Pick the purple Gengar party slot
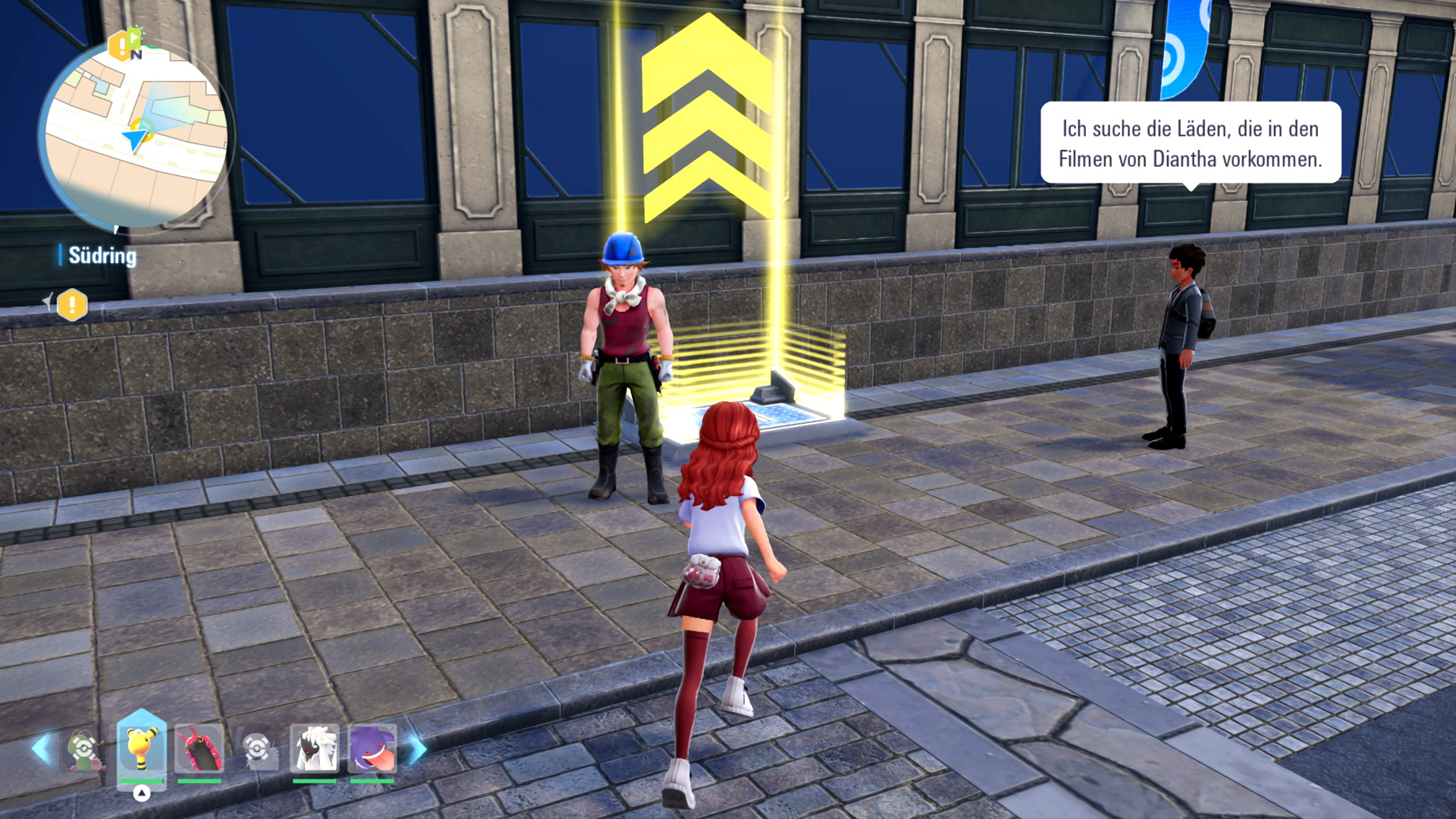The width and height of the screenshot is (1456, 819). pos(372,748)
